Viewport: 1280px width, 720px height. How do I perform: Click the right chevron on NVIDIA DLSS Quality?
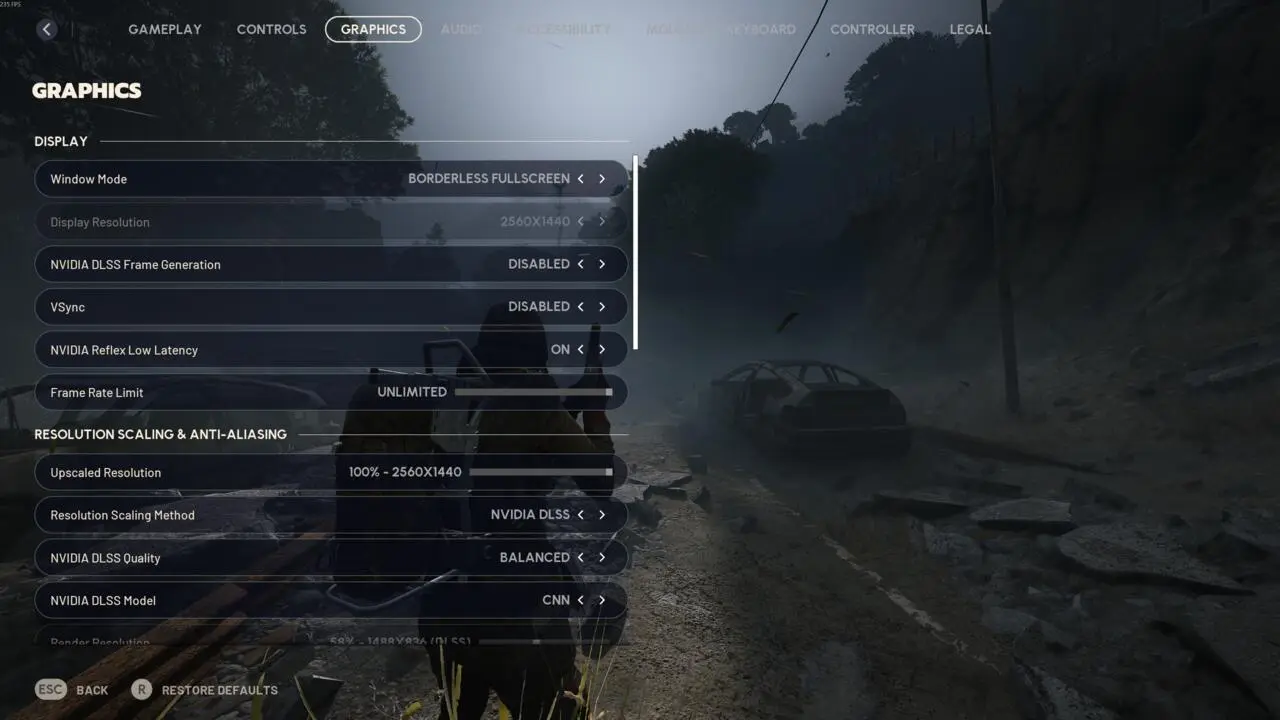[x=602, y=557]
